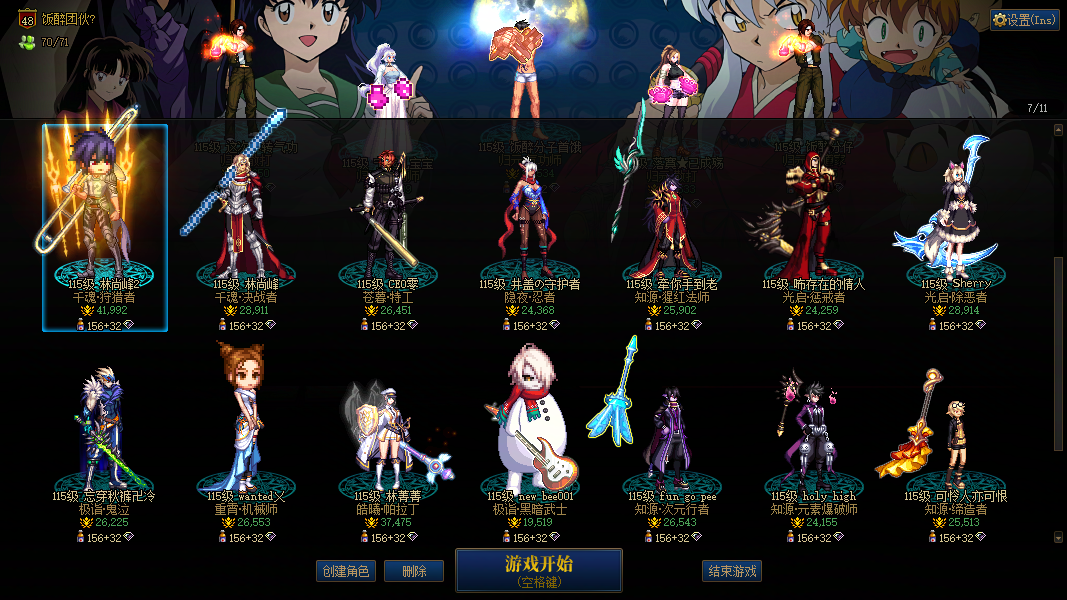Click the 游戏开始 start game button
The image size is (1067, 600).
[538, 570]
